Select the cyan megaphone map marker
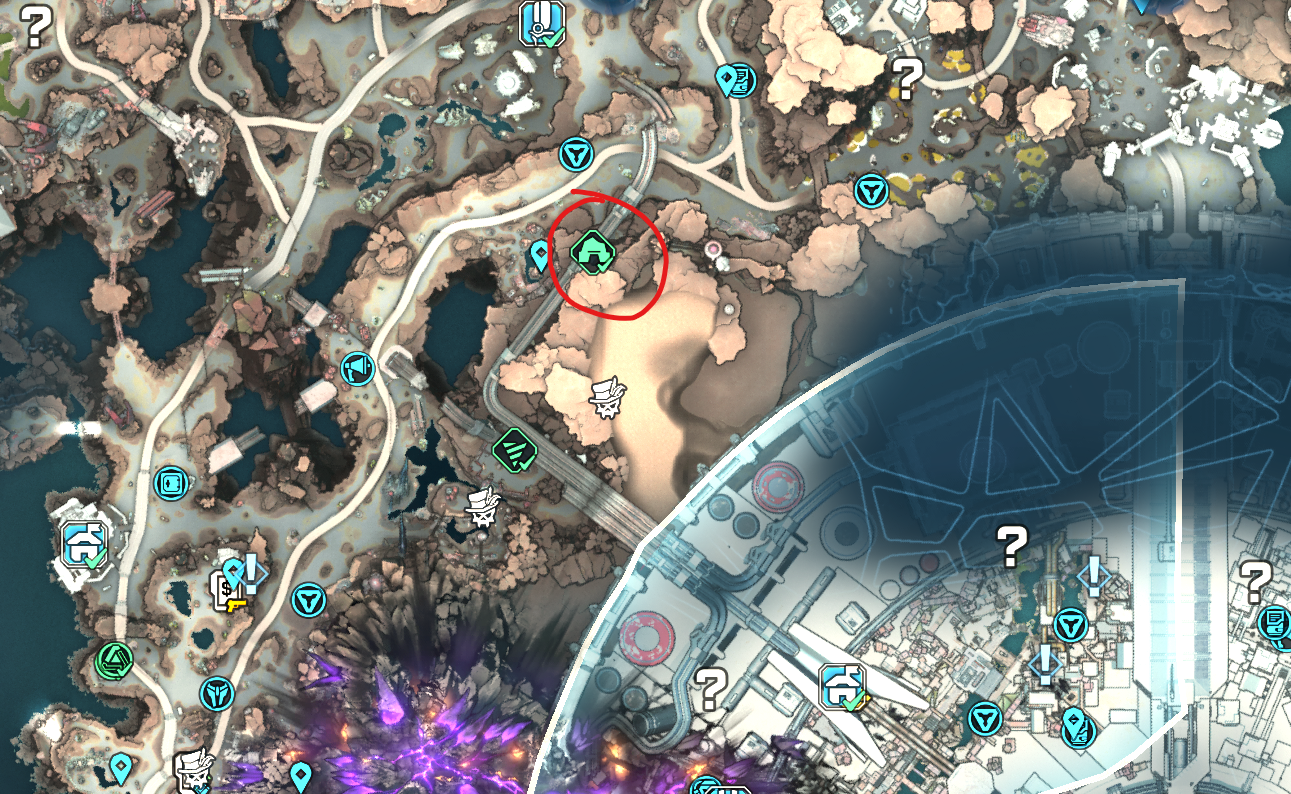This screenshot has height=794, width=1291. pos(357,369)
